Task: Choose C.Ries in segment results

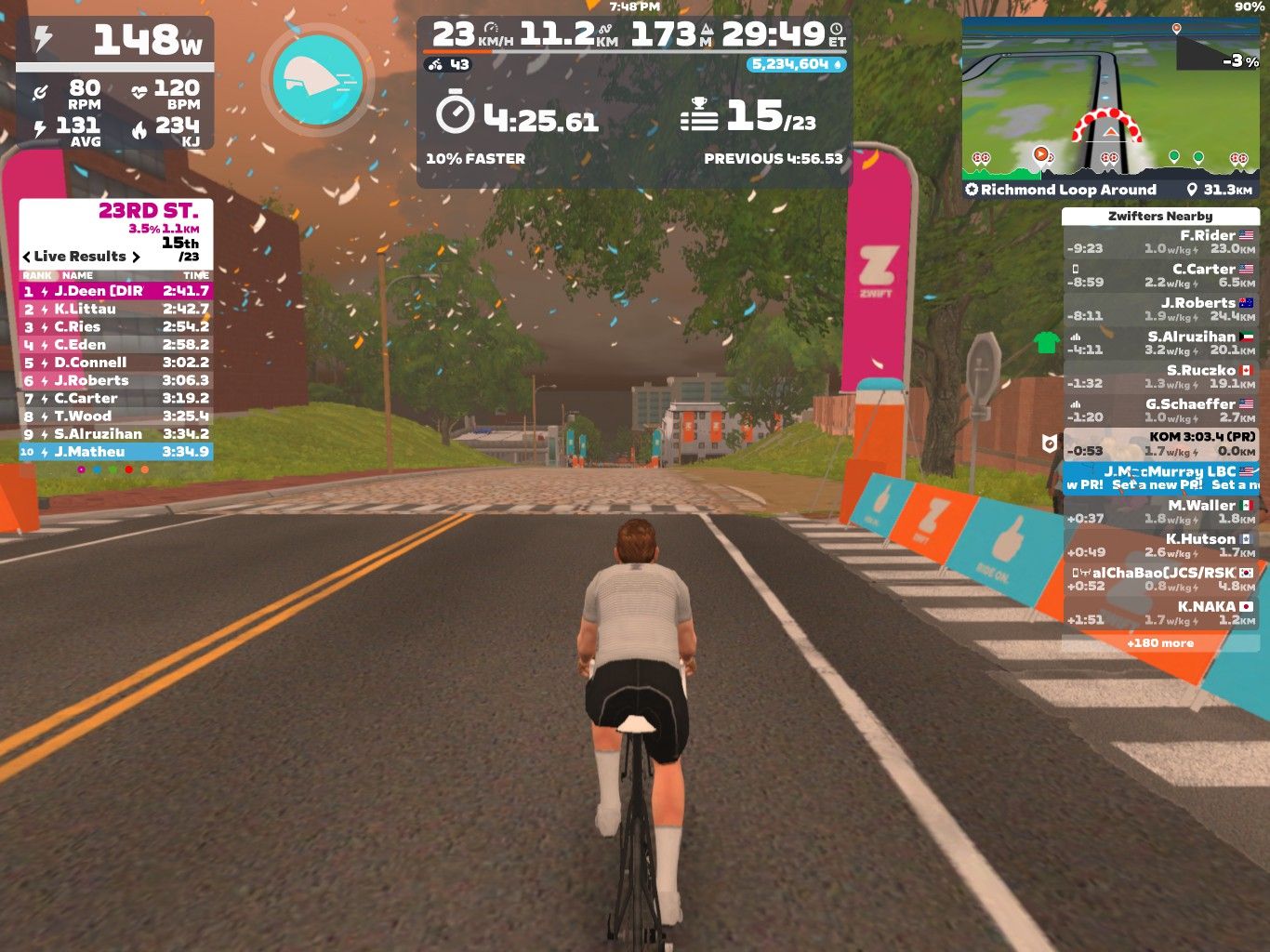Action: pos(115,326)
